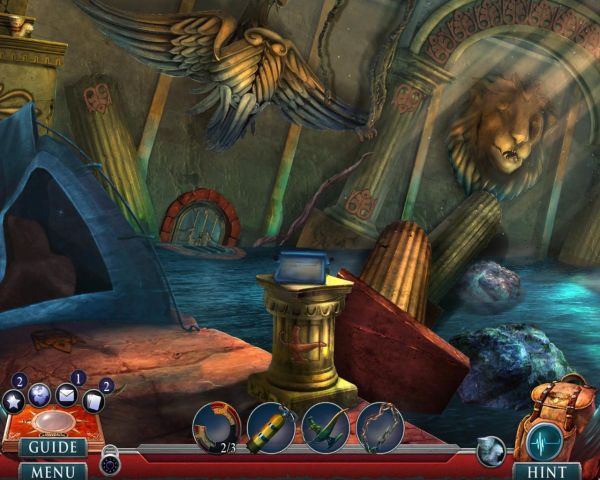Toggle the inventory padlock
This screenshot has height=480, width=600.
tap(110, 463)
